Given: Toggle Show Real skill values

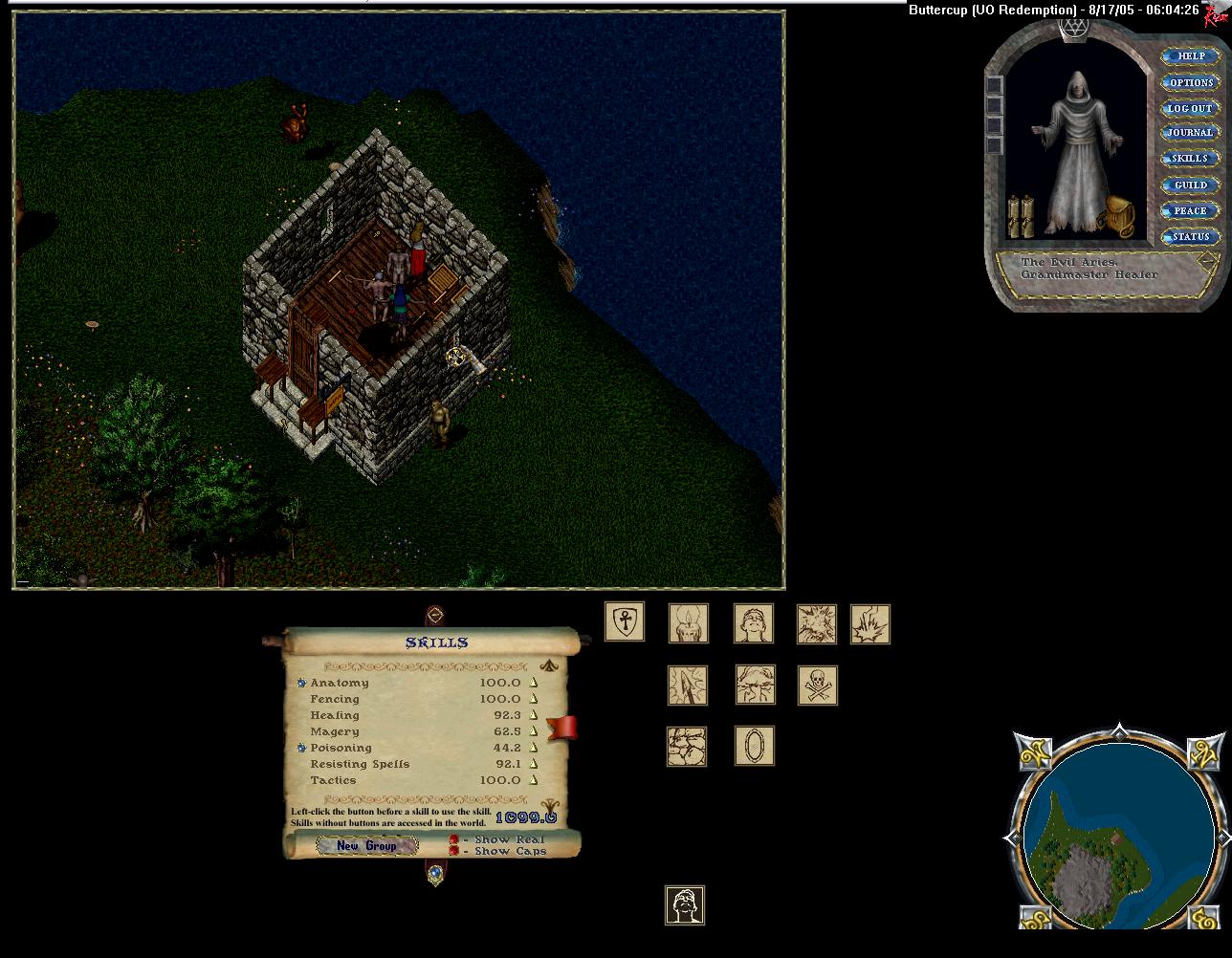Looking at the screenshot, I should [x=454, y=839].
